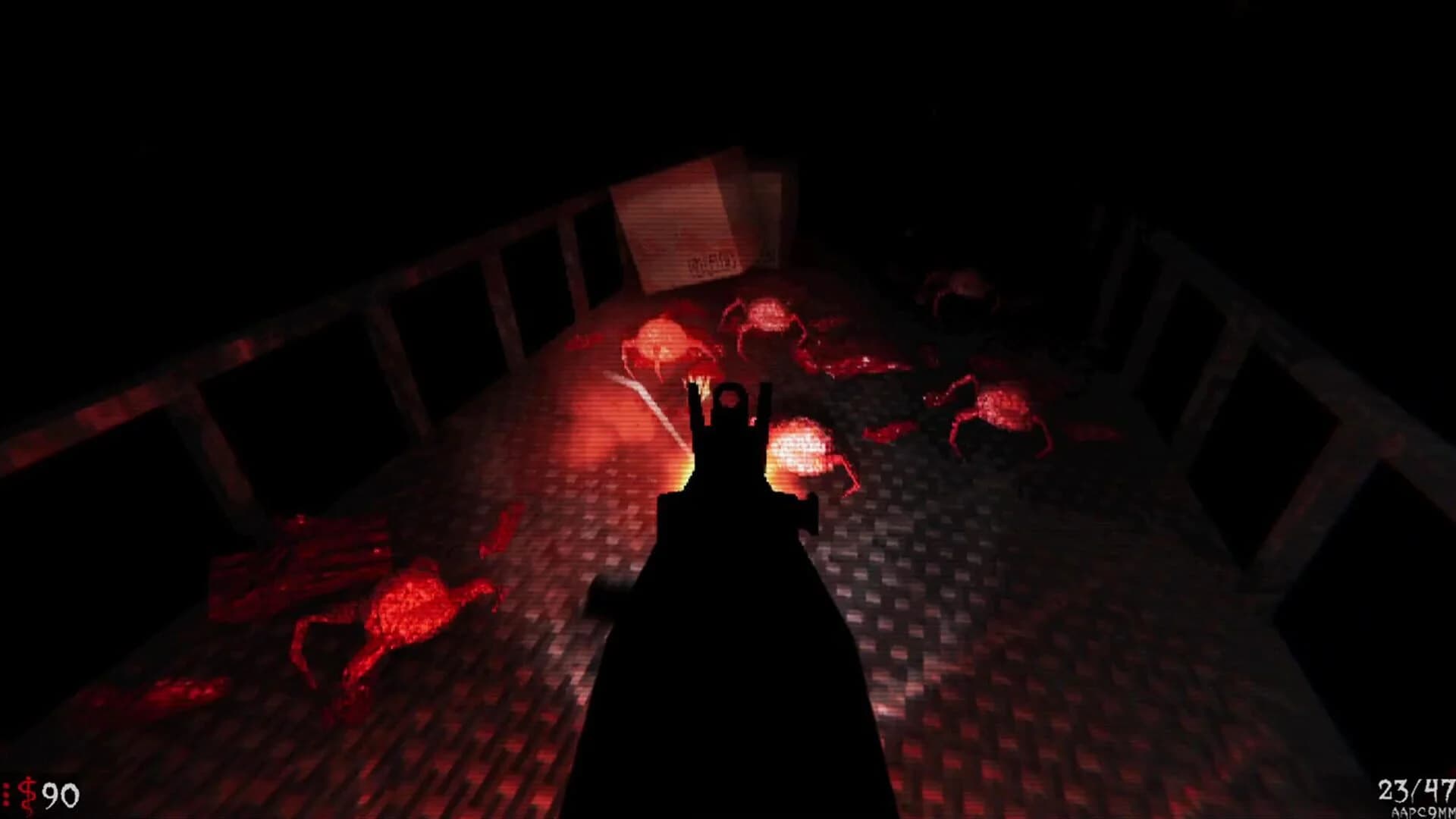1456x819 pixels.
Task: Select the white $90 money counter
Action: (x=62, y=795)
